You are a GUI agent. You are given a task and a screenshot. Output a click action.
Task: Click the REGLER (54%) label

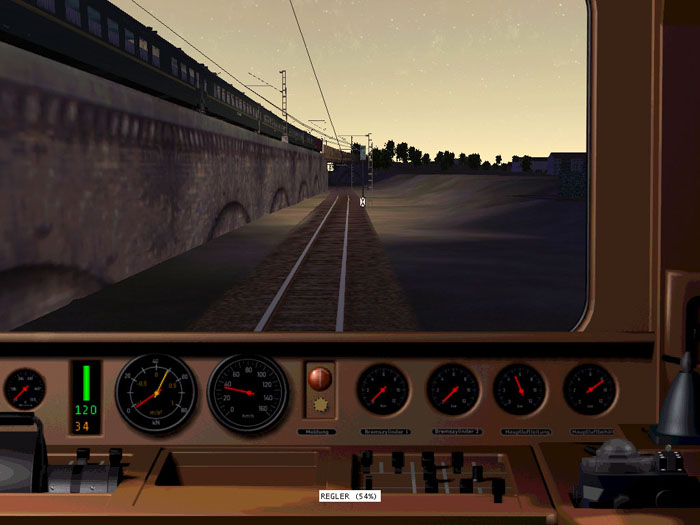pyautogui.click(x=349, y=496)
